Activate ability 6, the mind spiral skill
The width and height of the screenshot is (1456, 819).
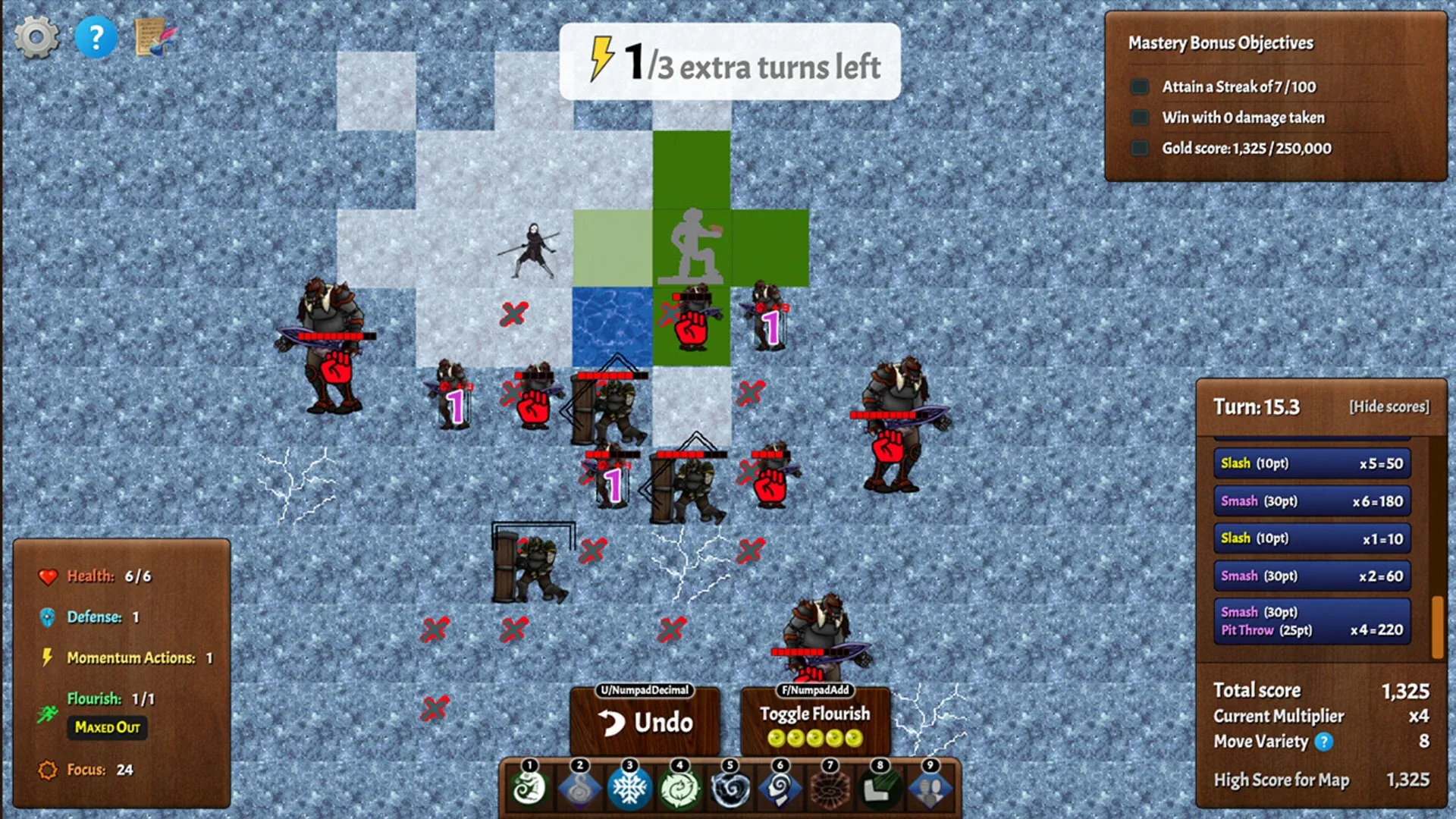point(780,789)
